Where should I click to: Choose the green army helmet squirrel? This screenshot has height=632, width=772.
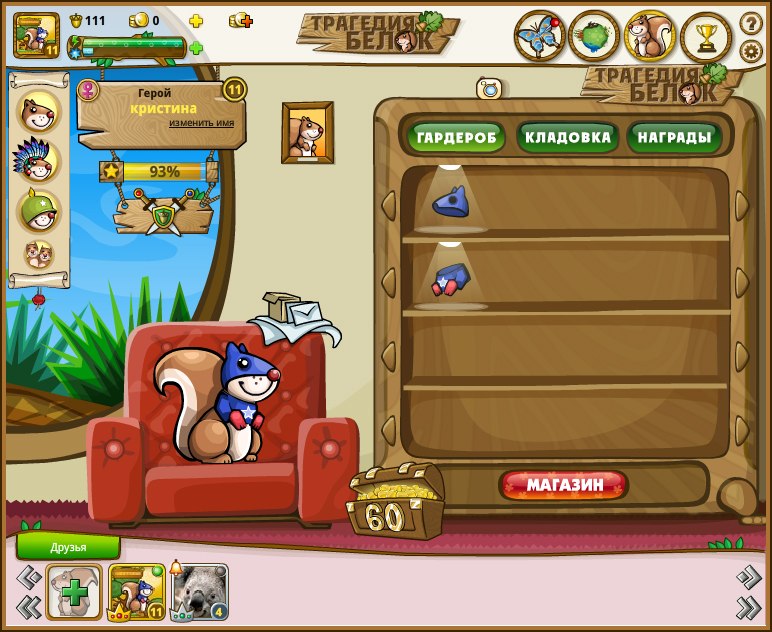tap(40, 210)
